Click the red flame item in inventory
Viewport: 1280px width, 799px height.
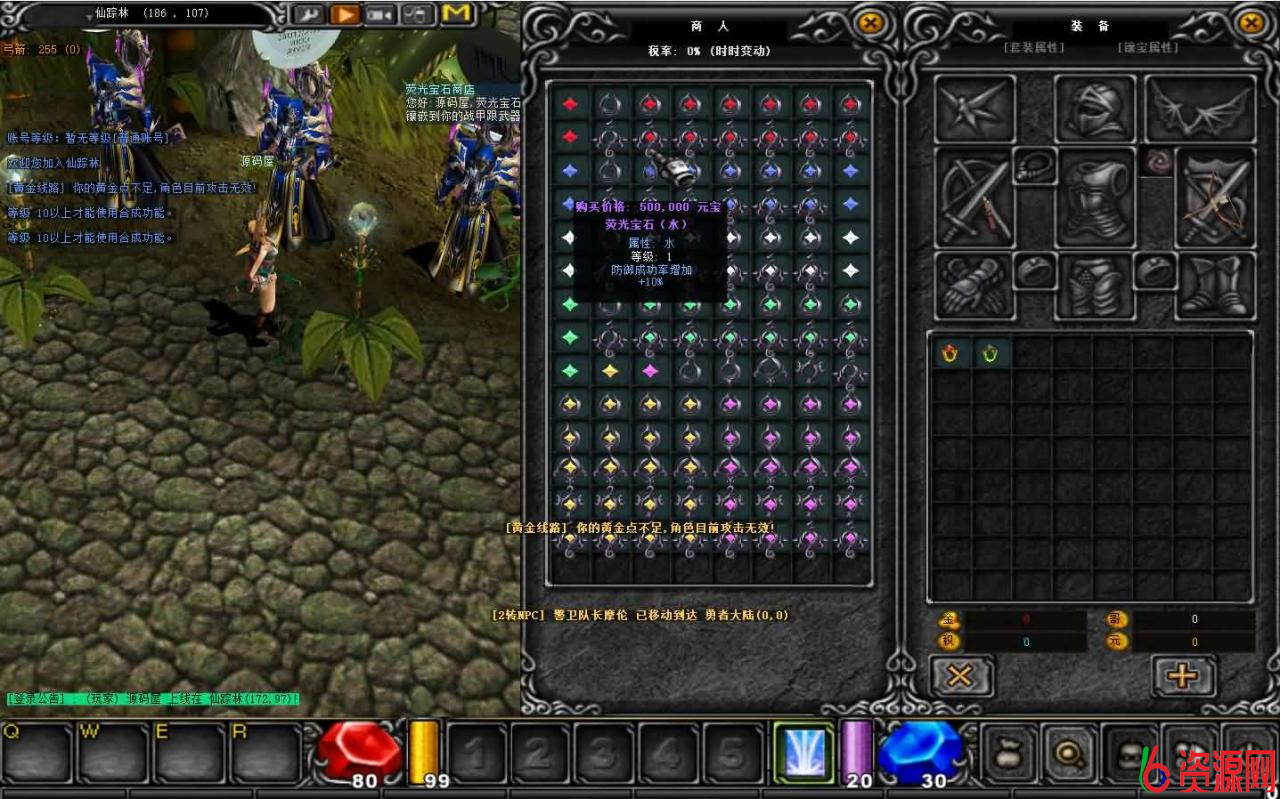point(949,352)
